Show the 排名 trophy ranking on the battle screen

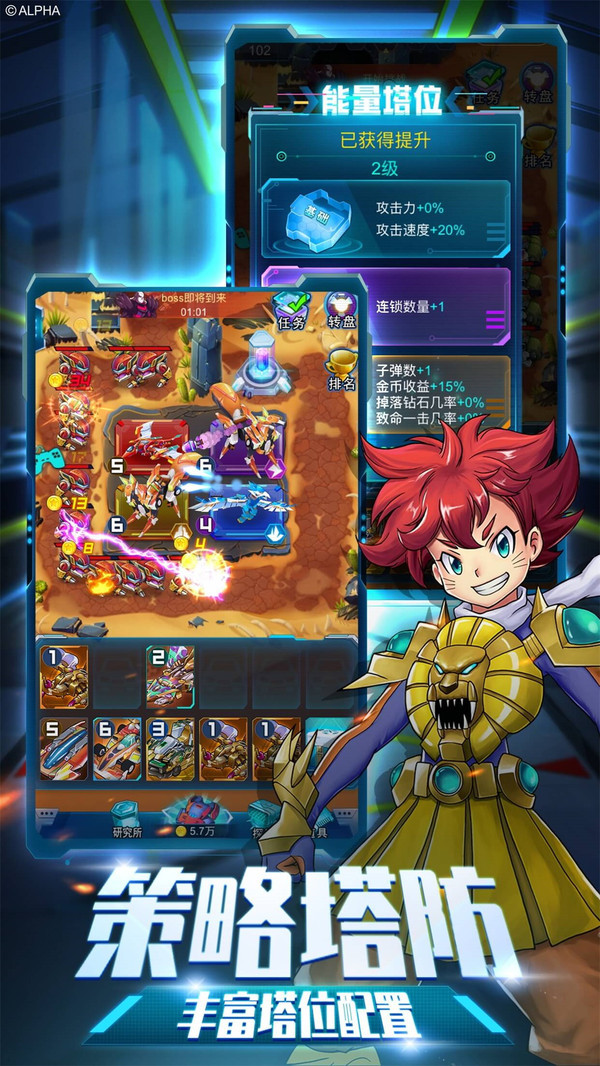point(342,368)
